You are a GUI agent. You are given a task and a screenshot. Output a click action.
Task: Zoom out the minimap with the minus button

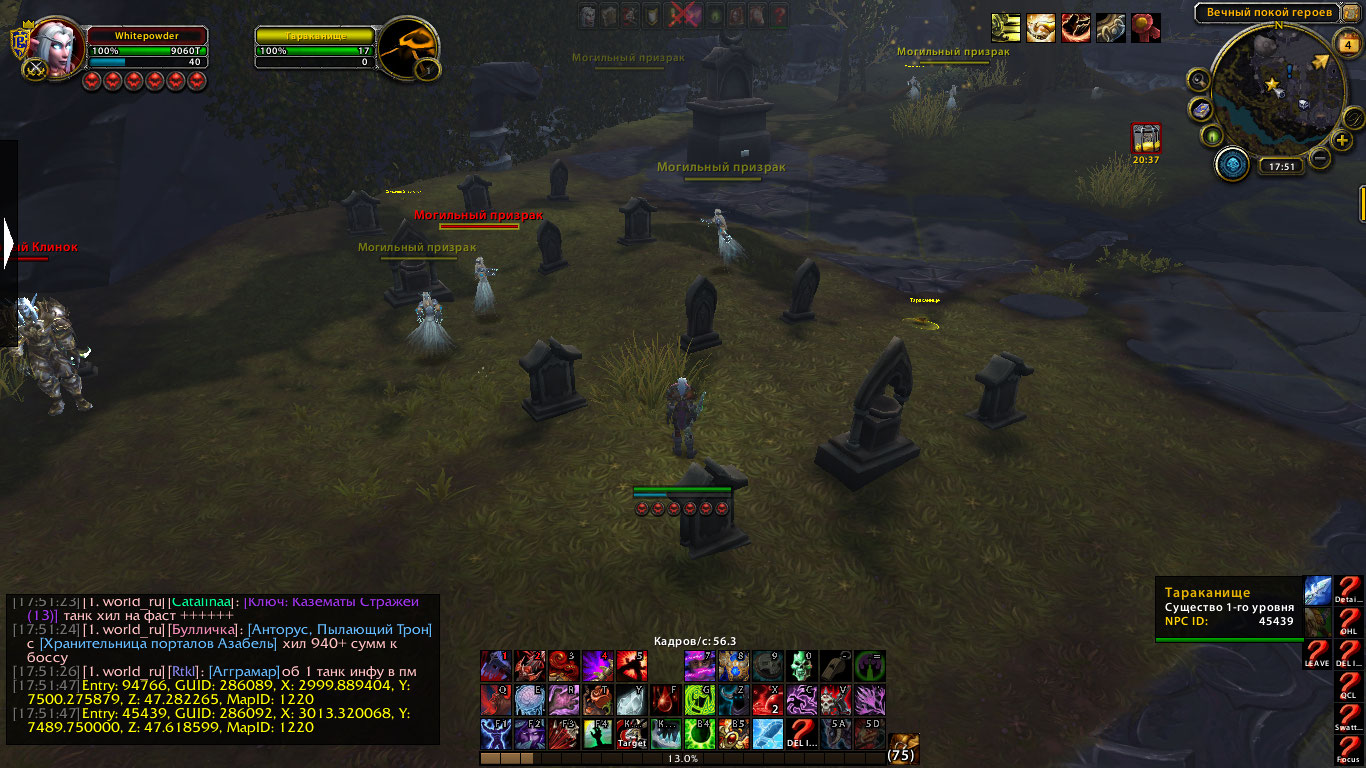tap(1320, 157)
